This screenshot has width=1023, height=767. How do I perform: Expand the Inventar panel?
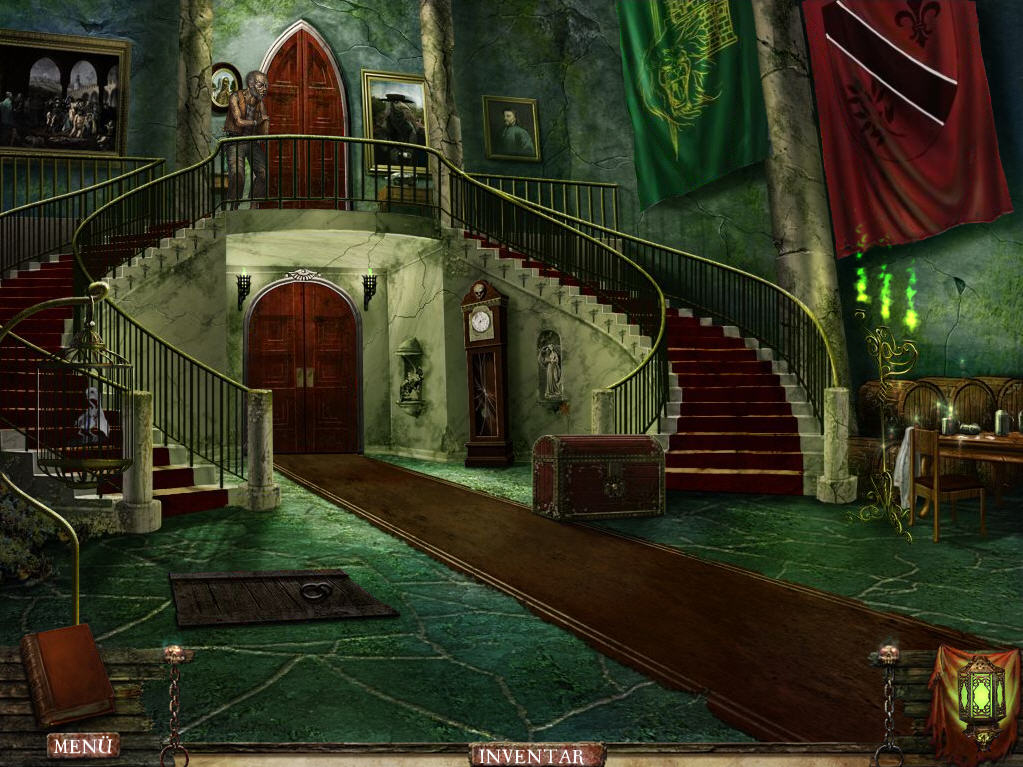537,755
